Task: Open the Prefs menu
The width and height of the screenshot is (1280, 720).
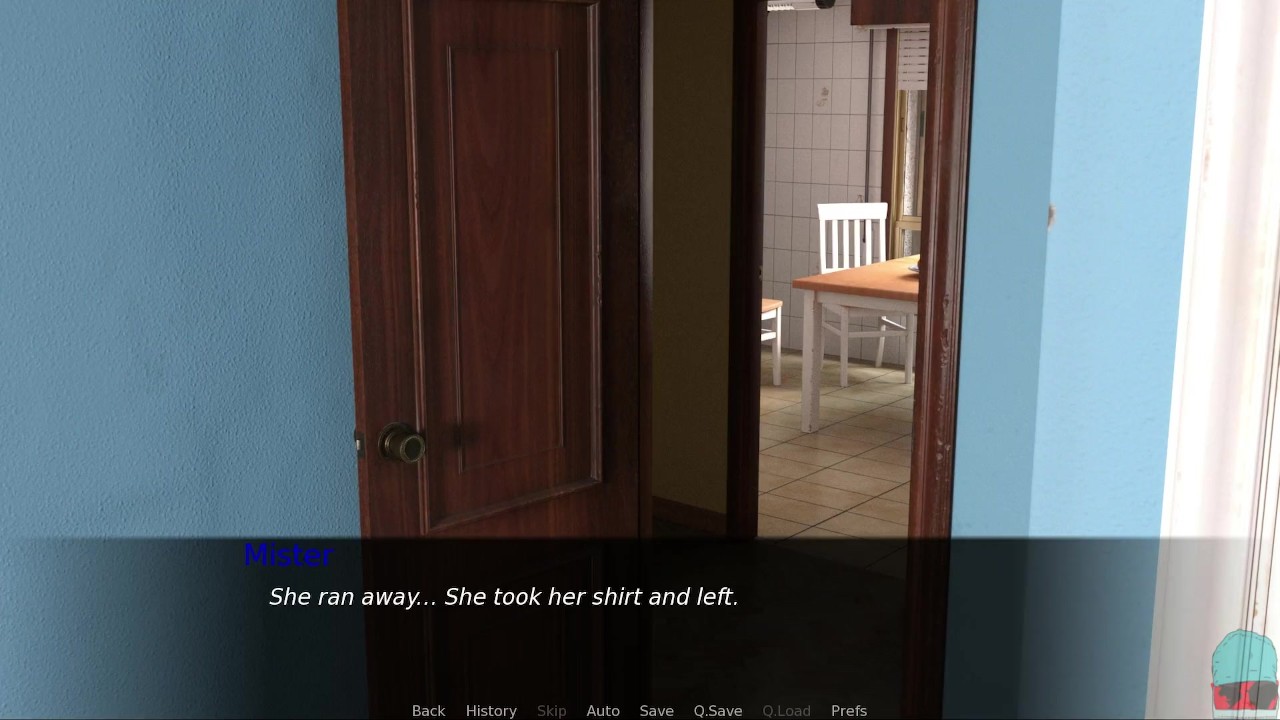Action: (x=849, y=710)
